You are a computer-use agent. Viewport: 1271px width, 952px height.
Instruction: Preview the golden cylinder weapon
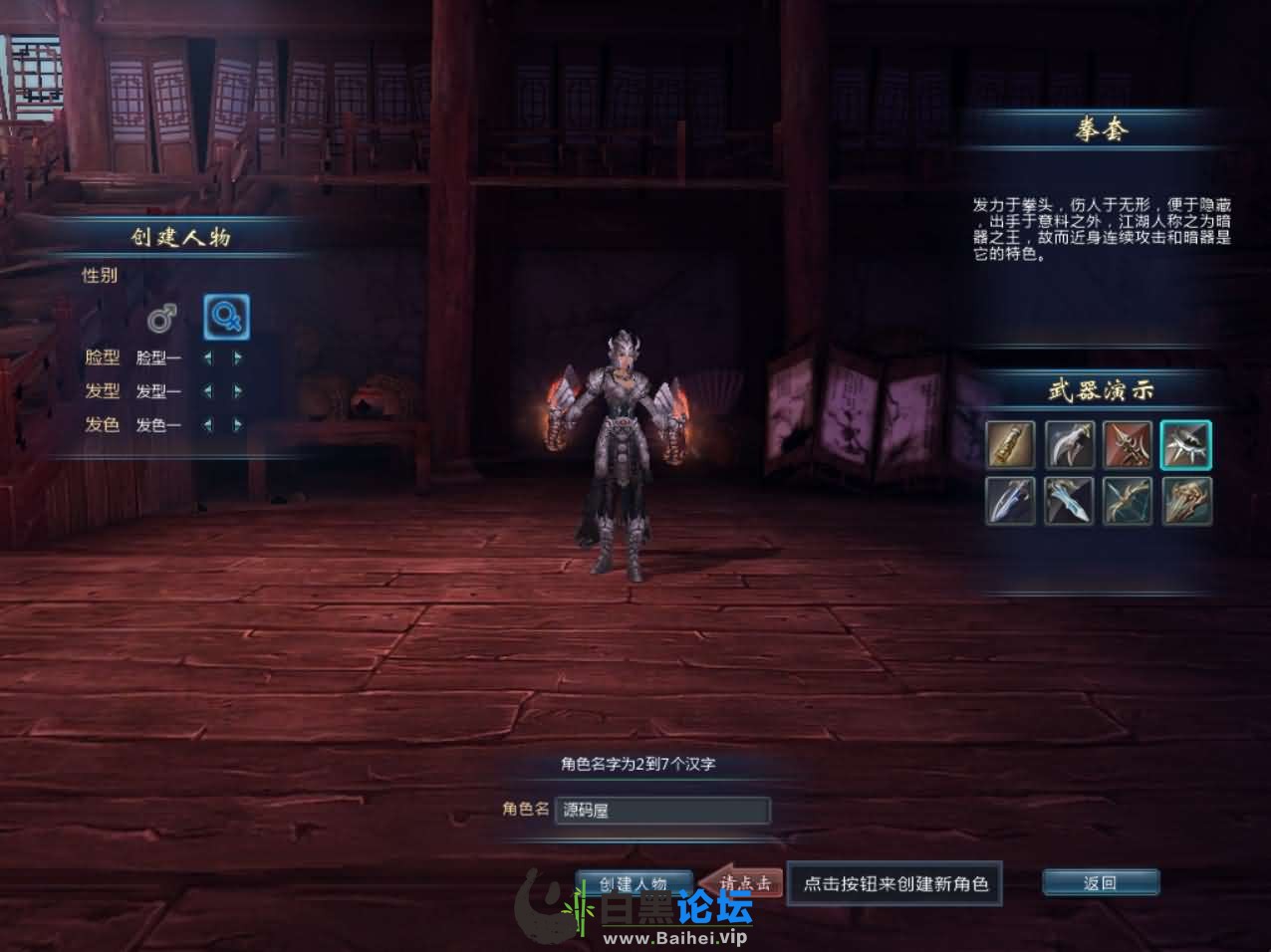coord(1011,444)
